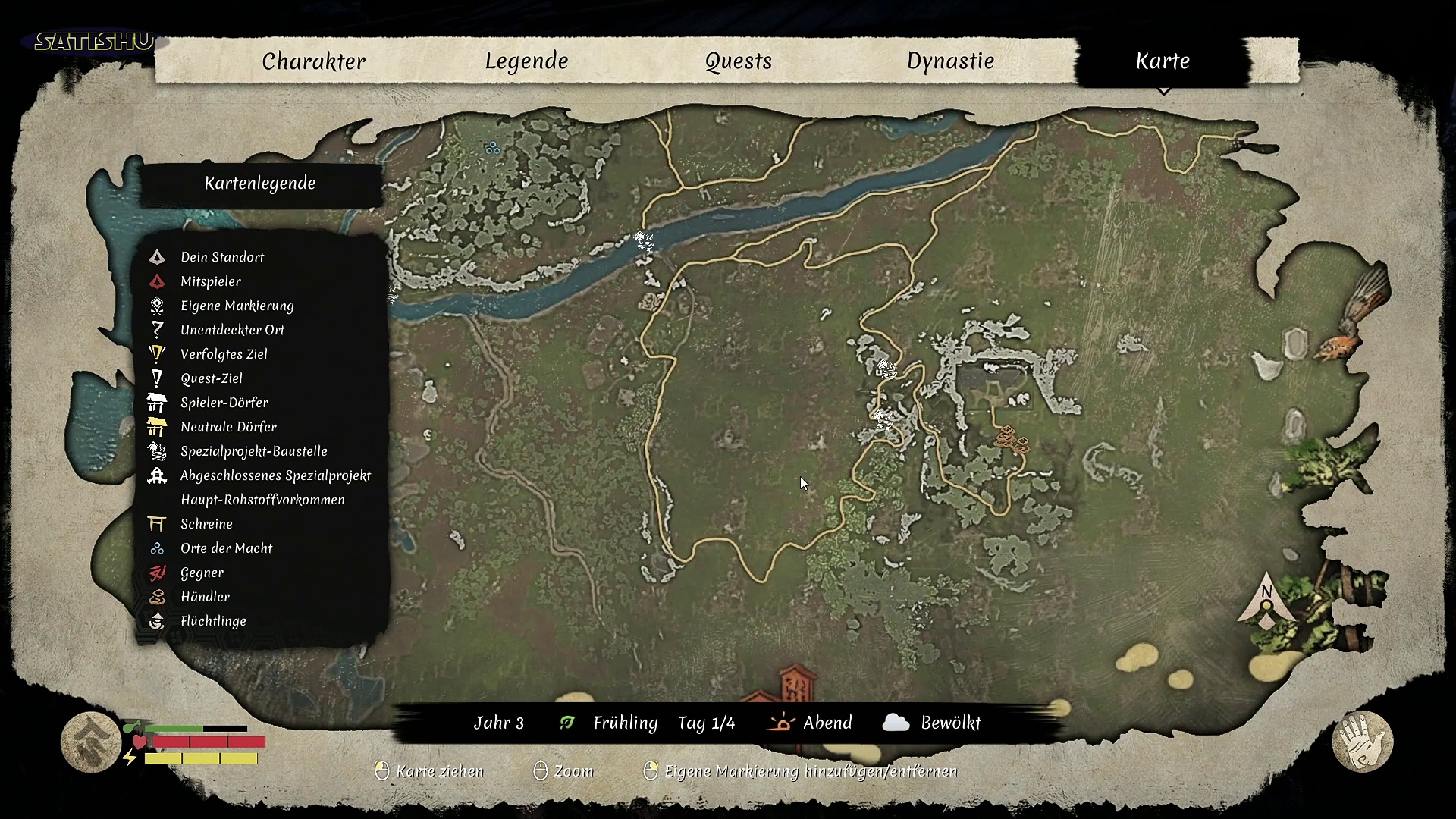Open the hand palm icon button
The width and height of the screenshot is (1456, 819).
tap(1362, 742)
